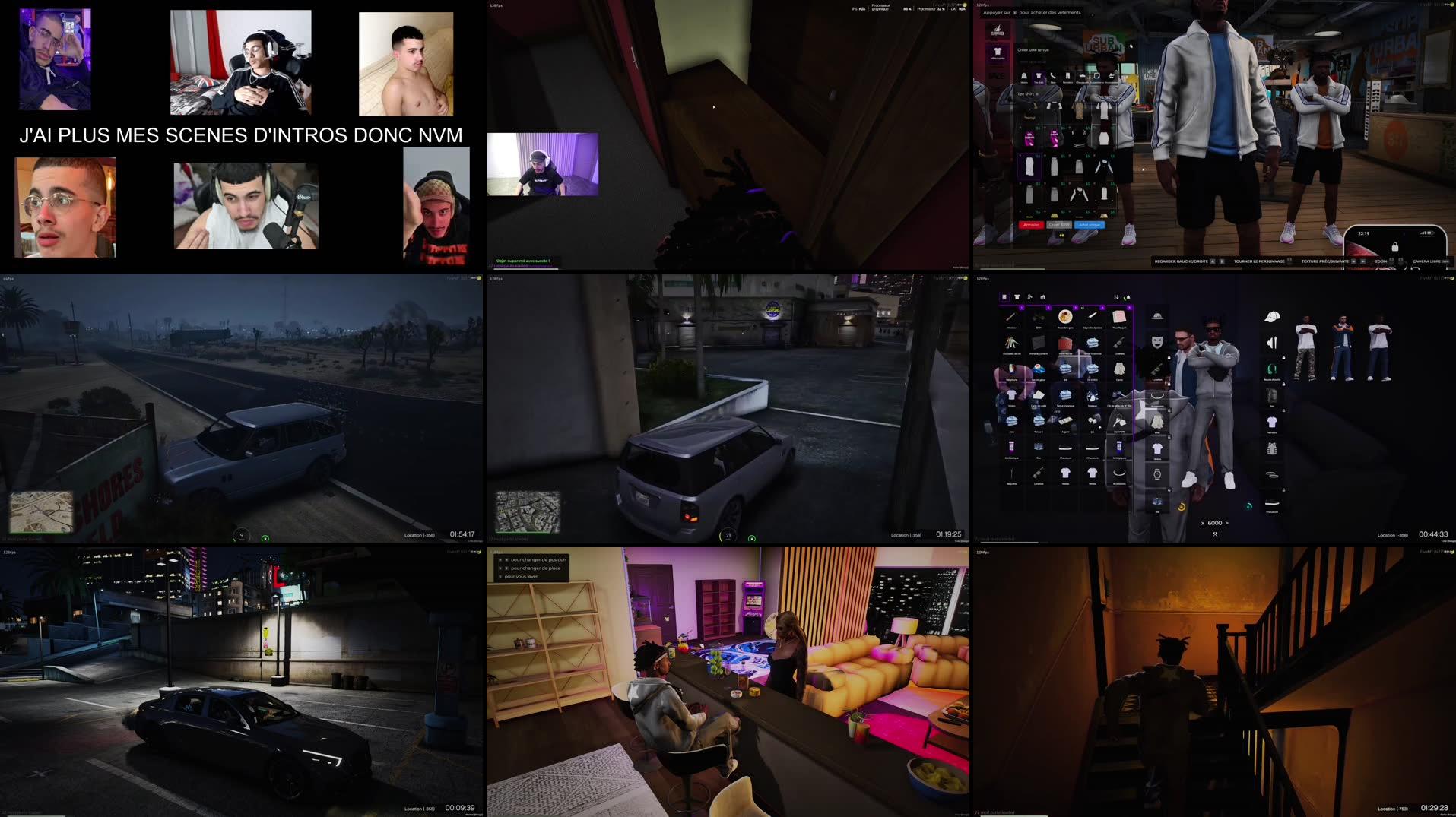
Task: Select the Téléphone item in the inventory grid
Action: coord(1011,372)
